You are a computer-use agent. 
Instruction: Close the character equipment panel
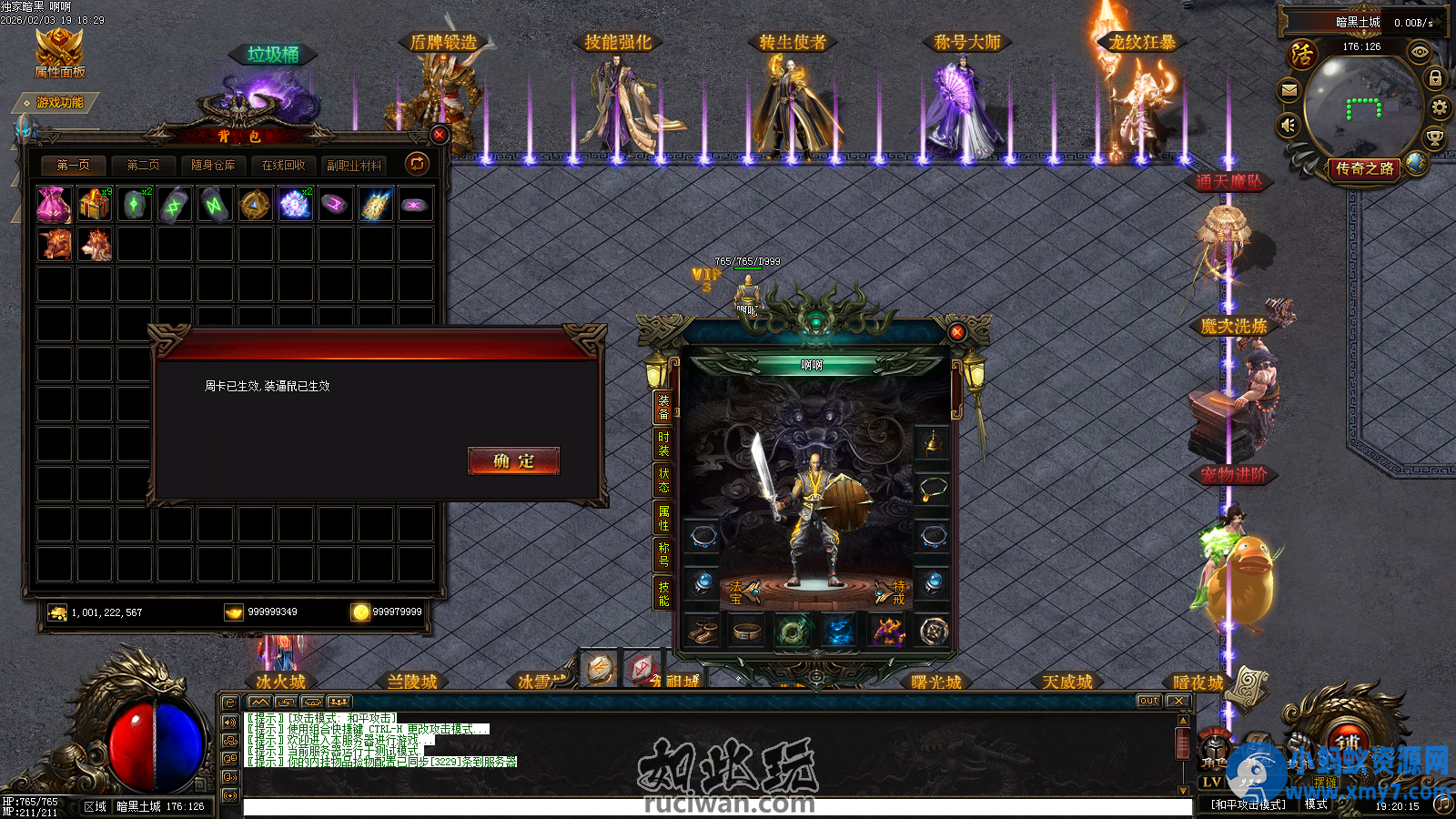click(956, 332)
